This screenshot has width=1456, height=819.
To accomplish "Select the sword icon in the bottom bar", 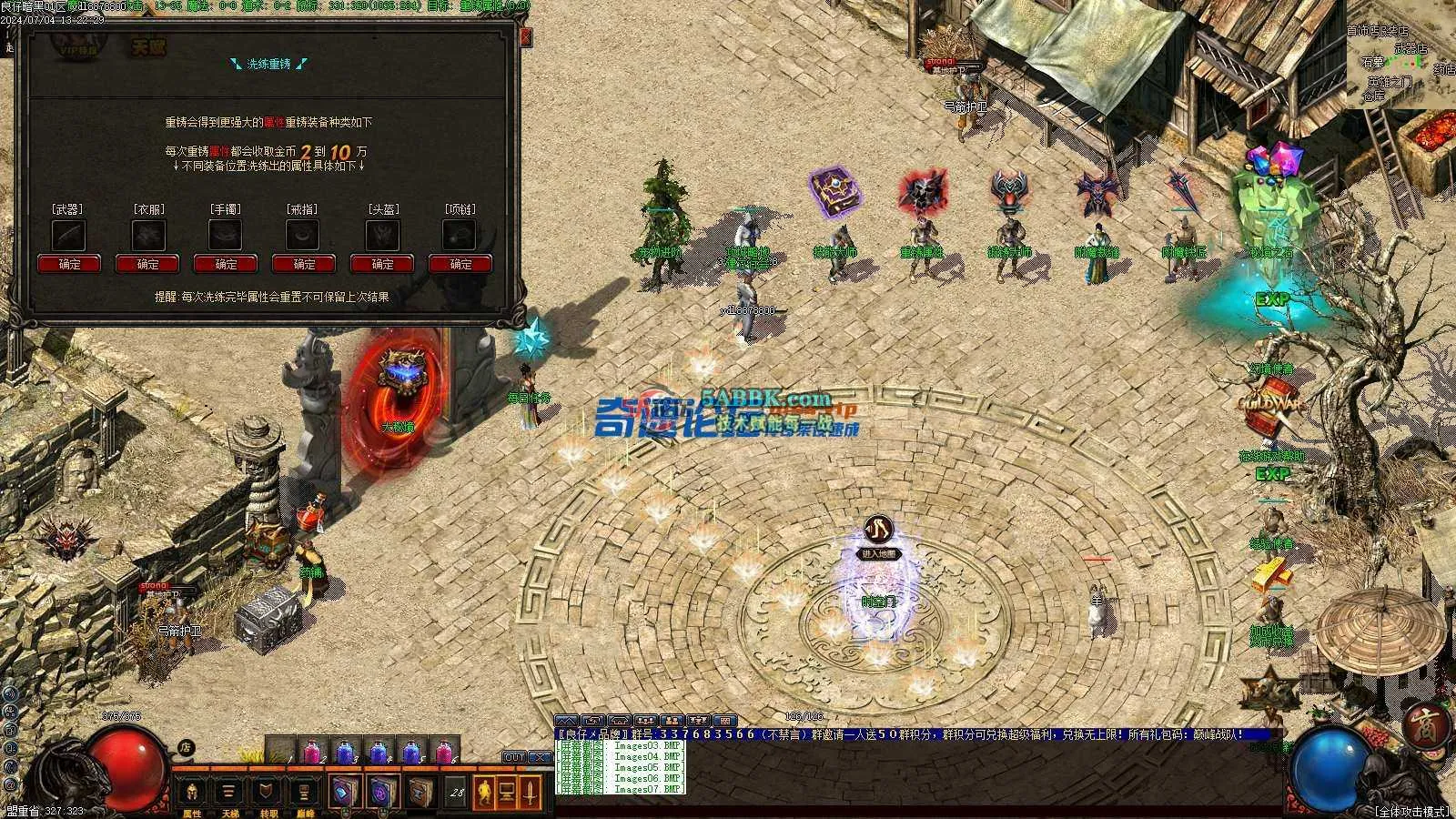I will tap(531, 793).
